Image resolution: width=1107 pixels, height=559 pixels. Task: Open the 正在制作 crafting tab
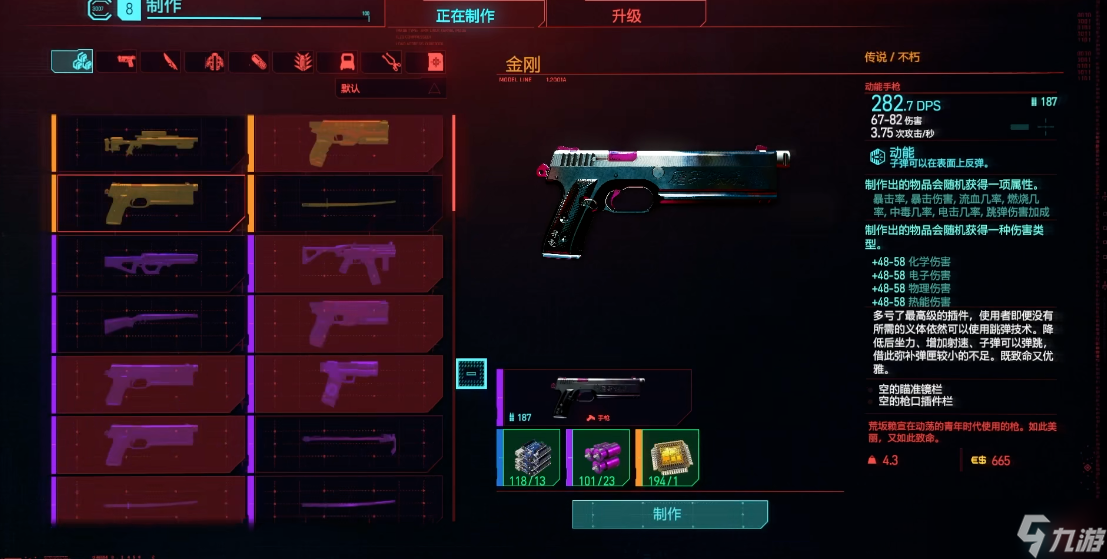[x=465, y=15]
